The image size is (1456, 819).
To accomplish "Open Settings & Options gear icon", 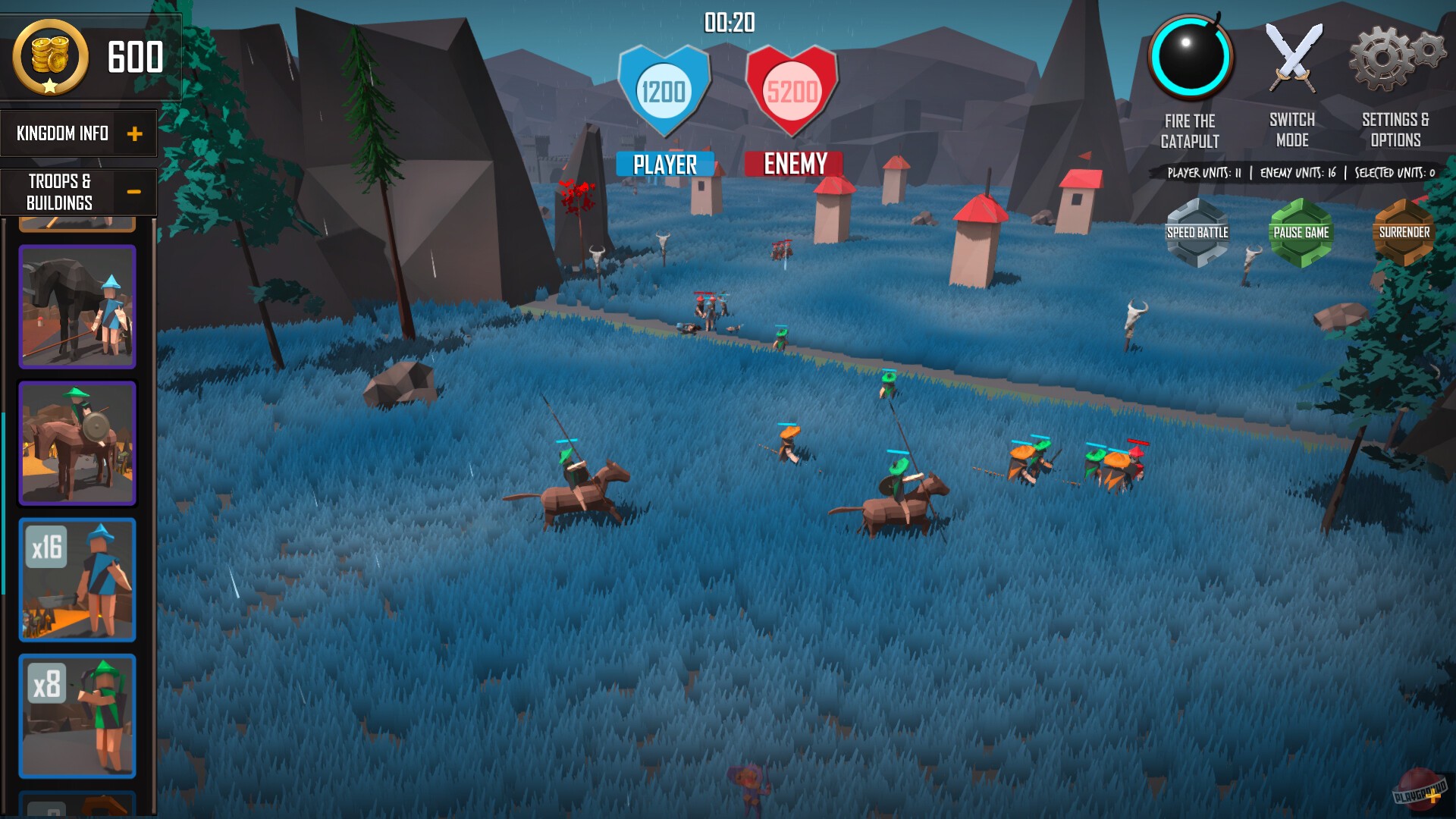I will 1393,55.
